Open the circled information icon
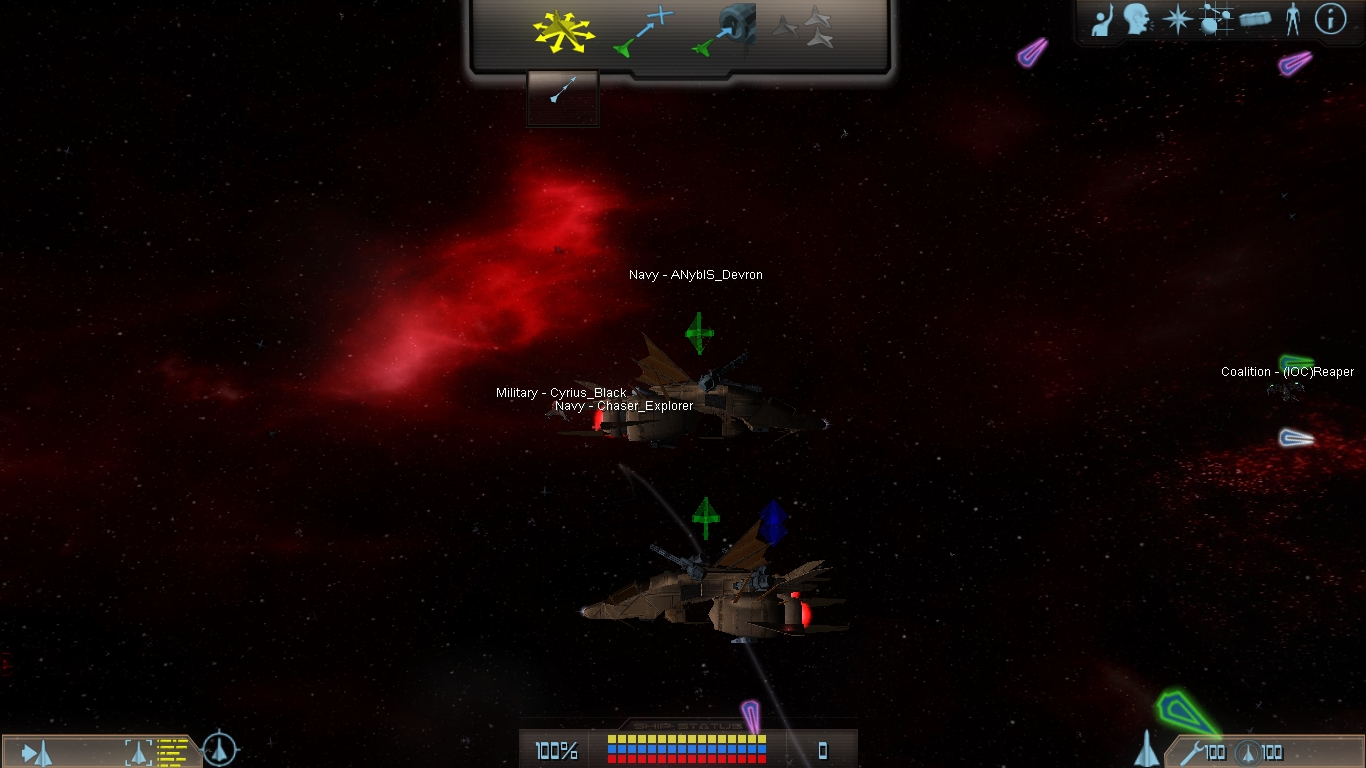The width and height of the screenshot is (1366, 768). tap(1330, 19)
